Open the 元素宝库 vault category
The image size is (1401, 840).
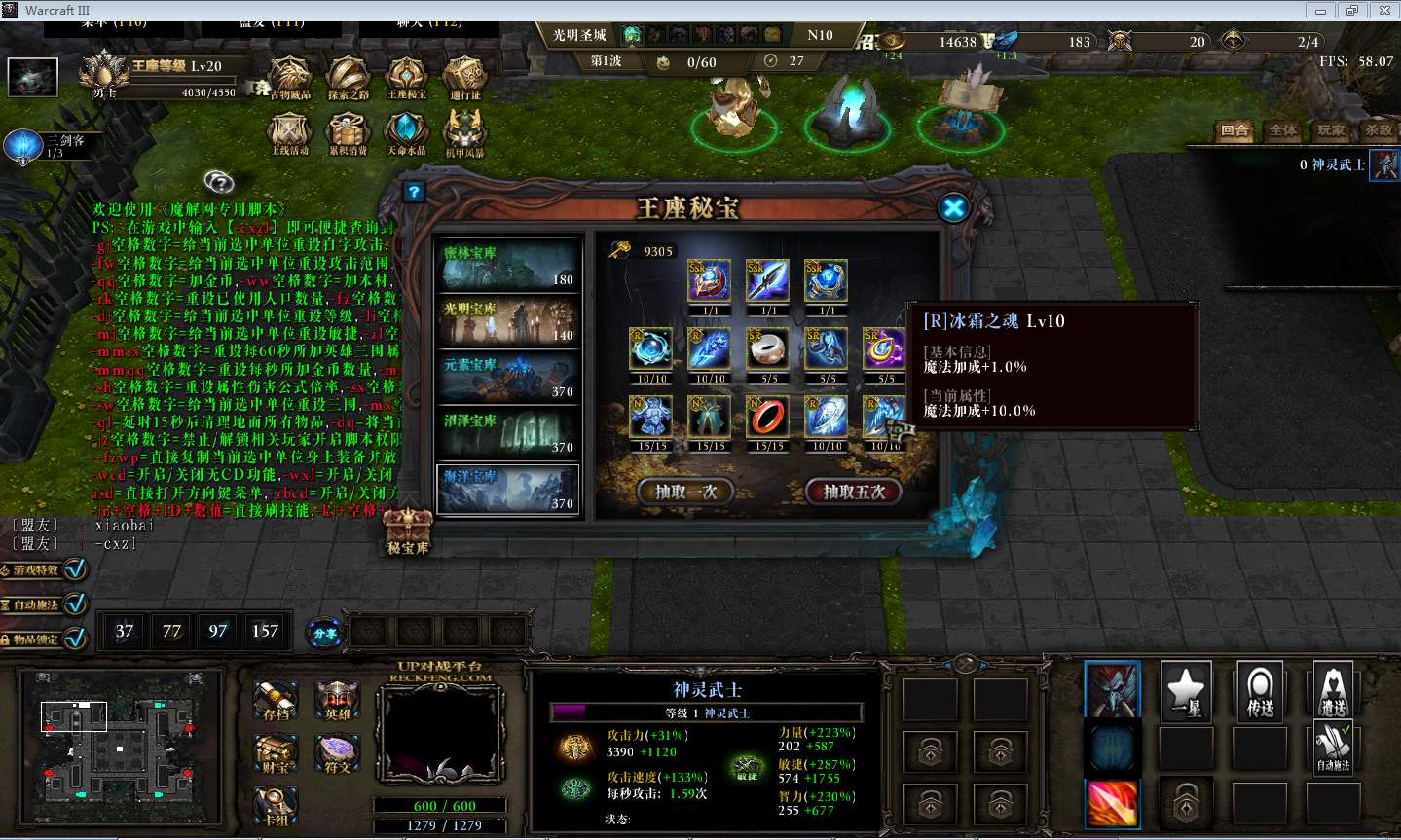tap(508, 378)
